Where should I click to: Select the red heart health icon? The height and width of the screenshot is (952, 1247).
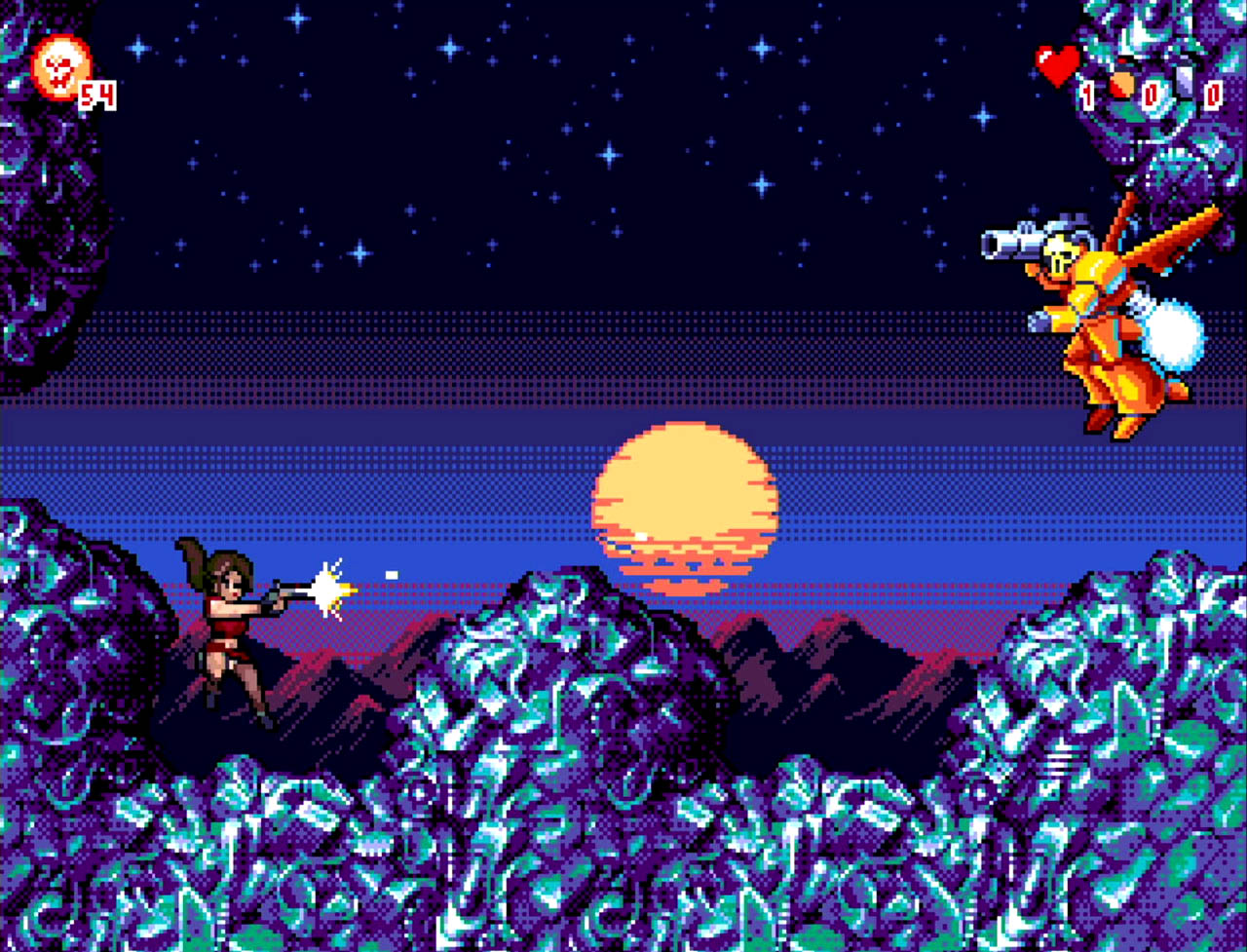(1057, 65)
